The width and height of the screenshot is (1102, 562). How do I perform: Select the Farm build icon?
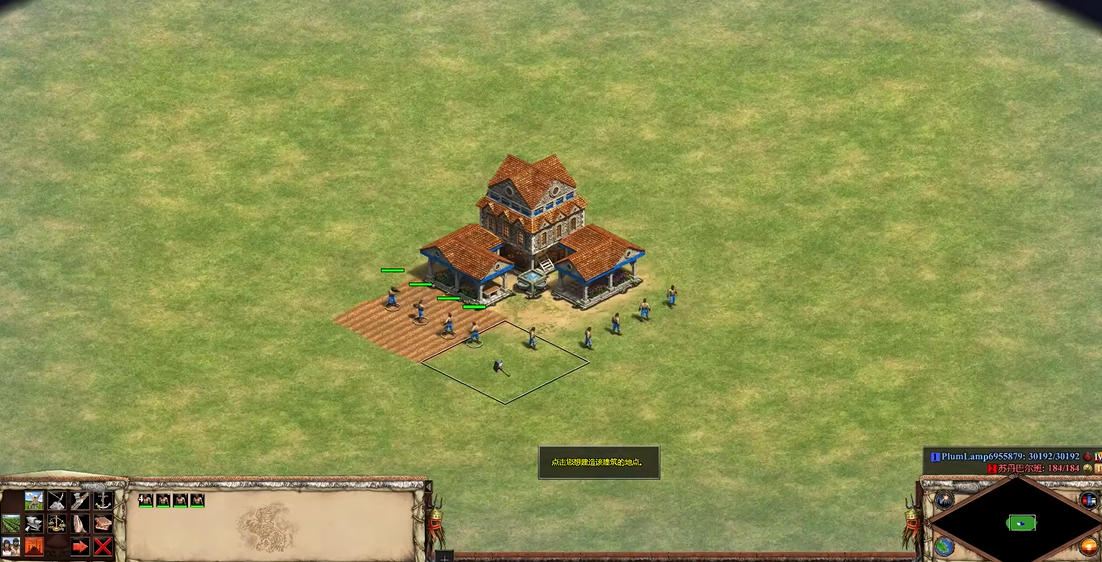(x=11, y=523)
